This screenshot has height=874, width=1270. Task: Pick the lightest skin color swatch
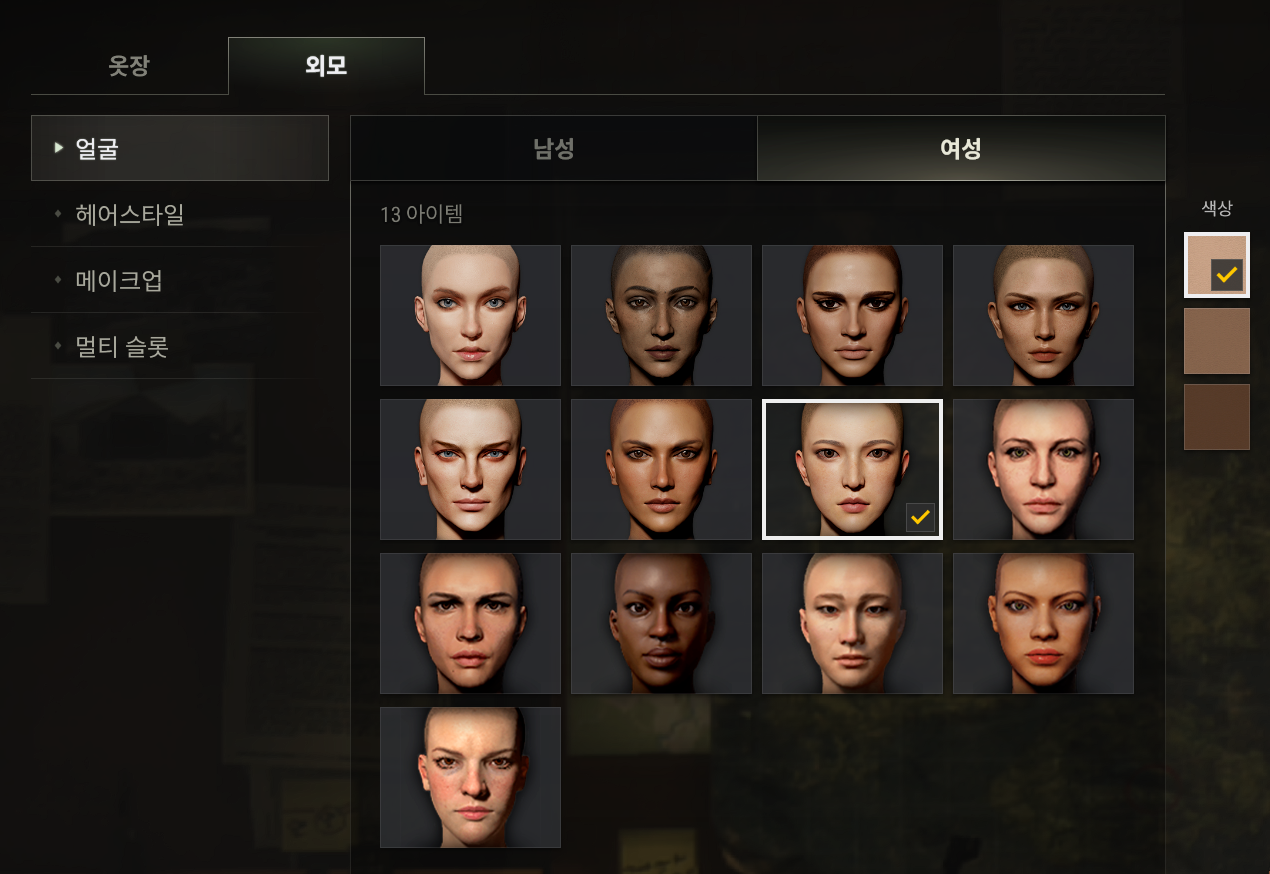(1216, 265)
